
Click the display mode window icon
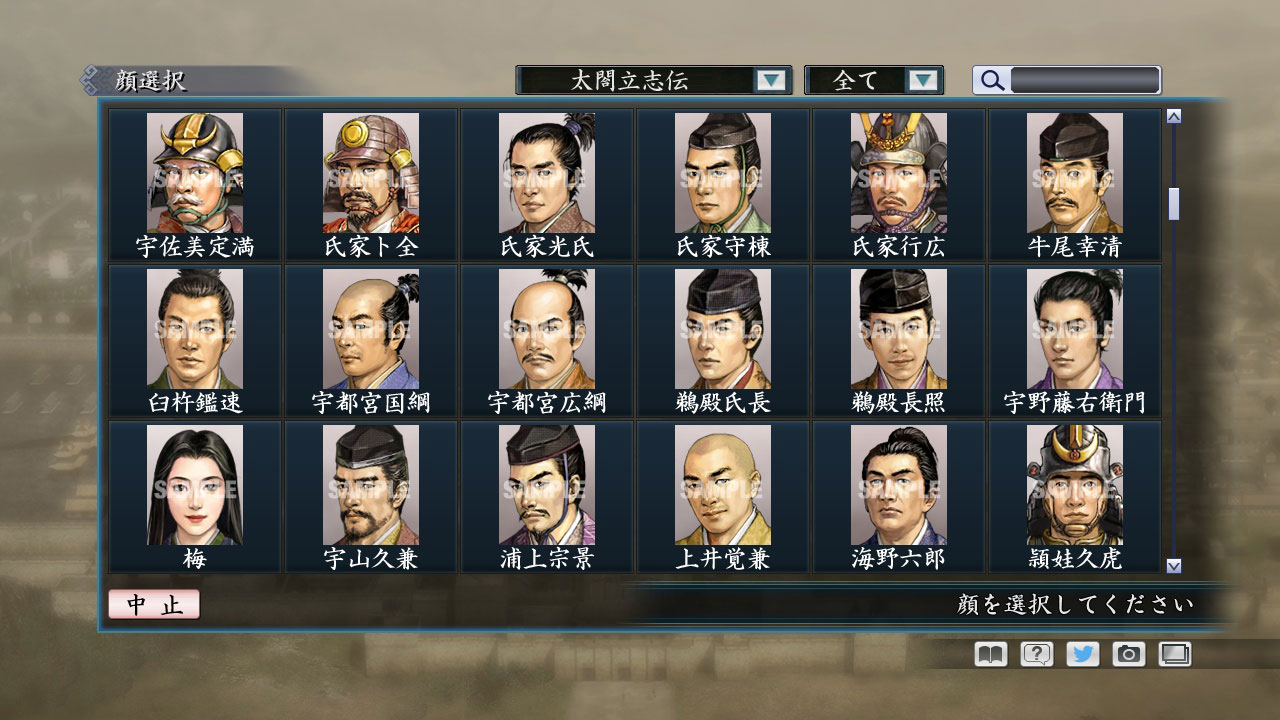point(1173,653)
